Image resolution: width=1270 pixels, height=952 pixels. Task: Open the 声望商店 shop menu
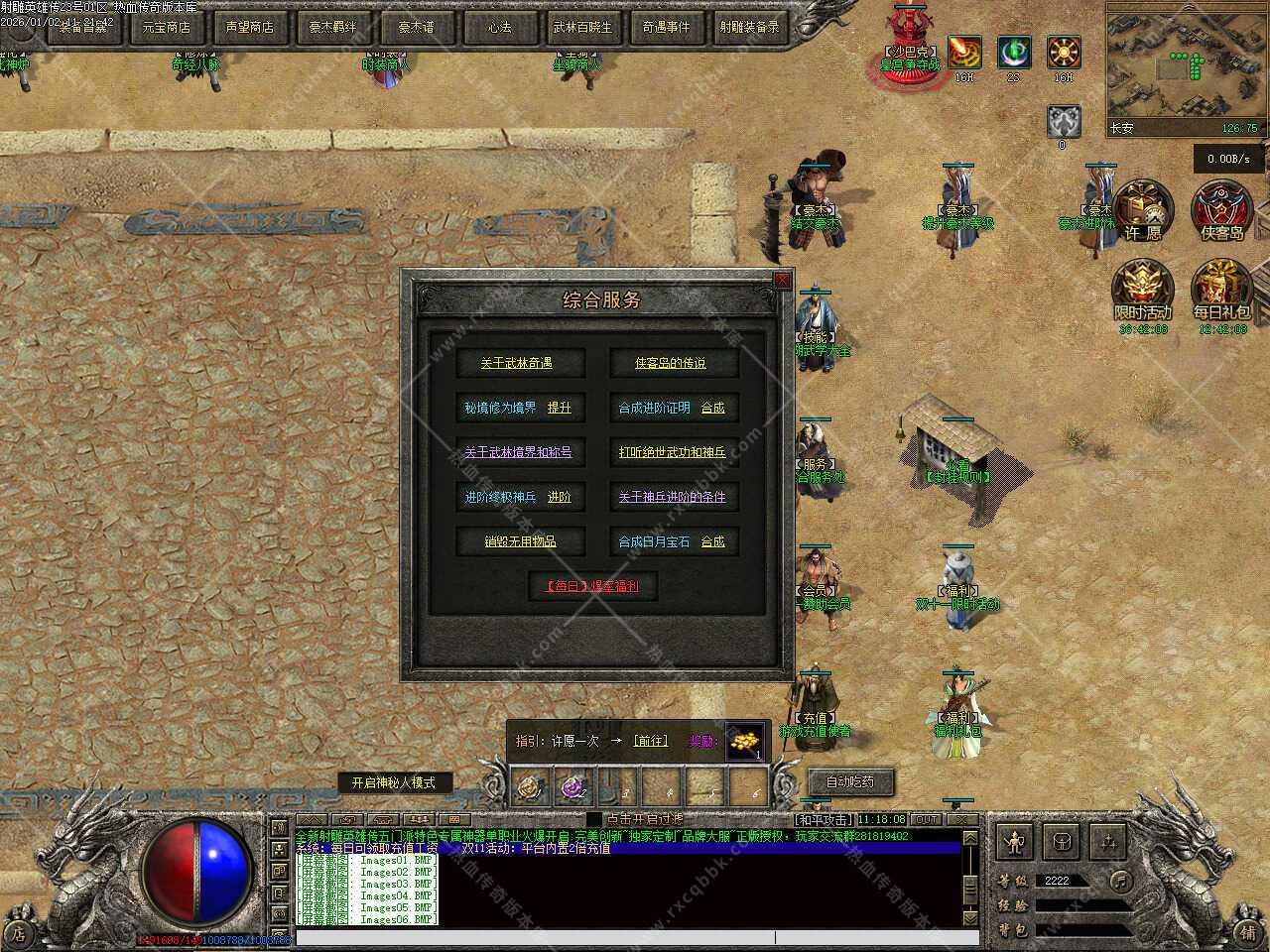[249, 27]
